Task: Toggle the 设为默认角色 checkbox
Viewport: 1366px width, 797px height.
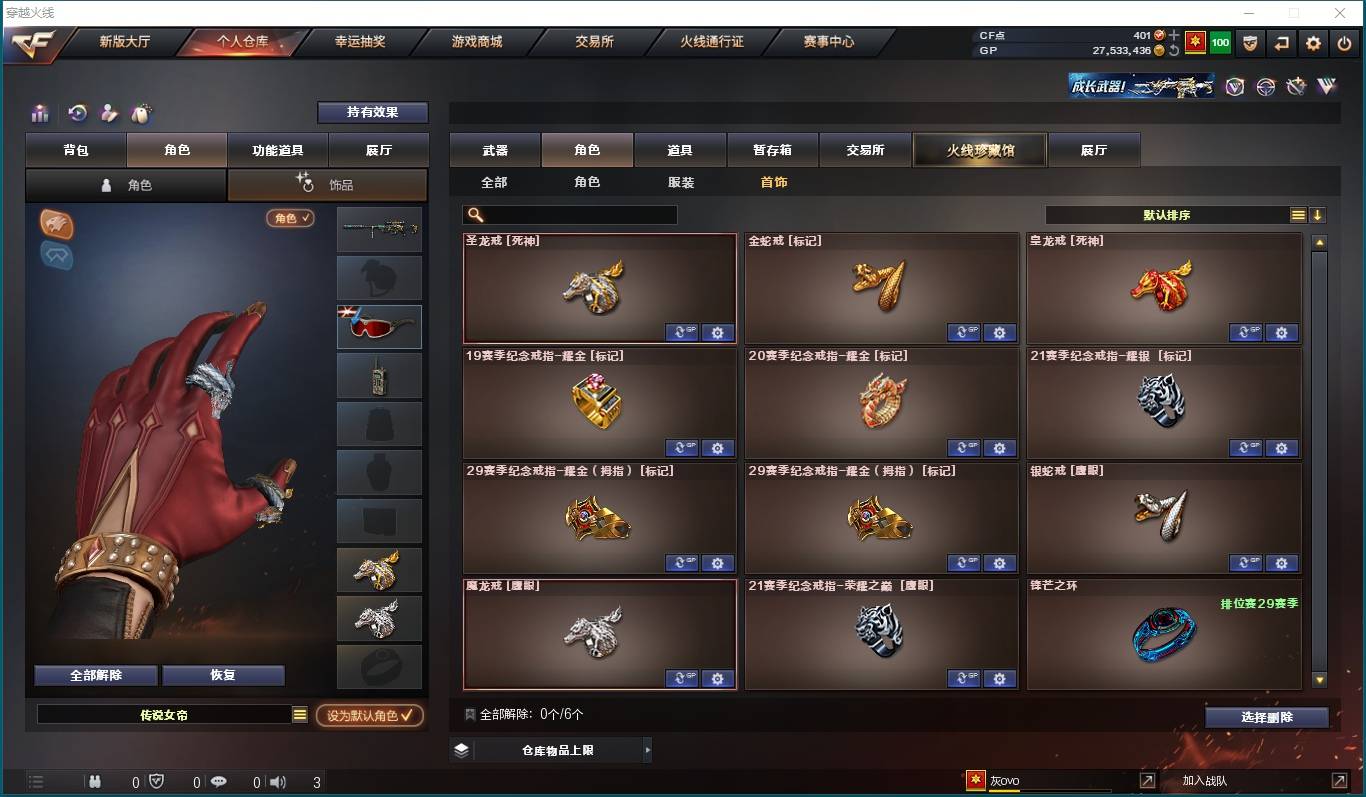Action: point(369,716)
